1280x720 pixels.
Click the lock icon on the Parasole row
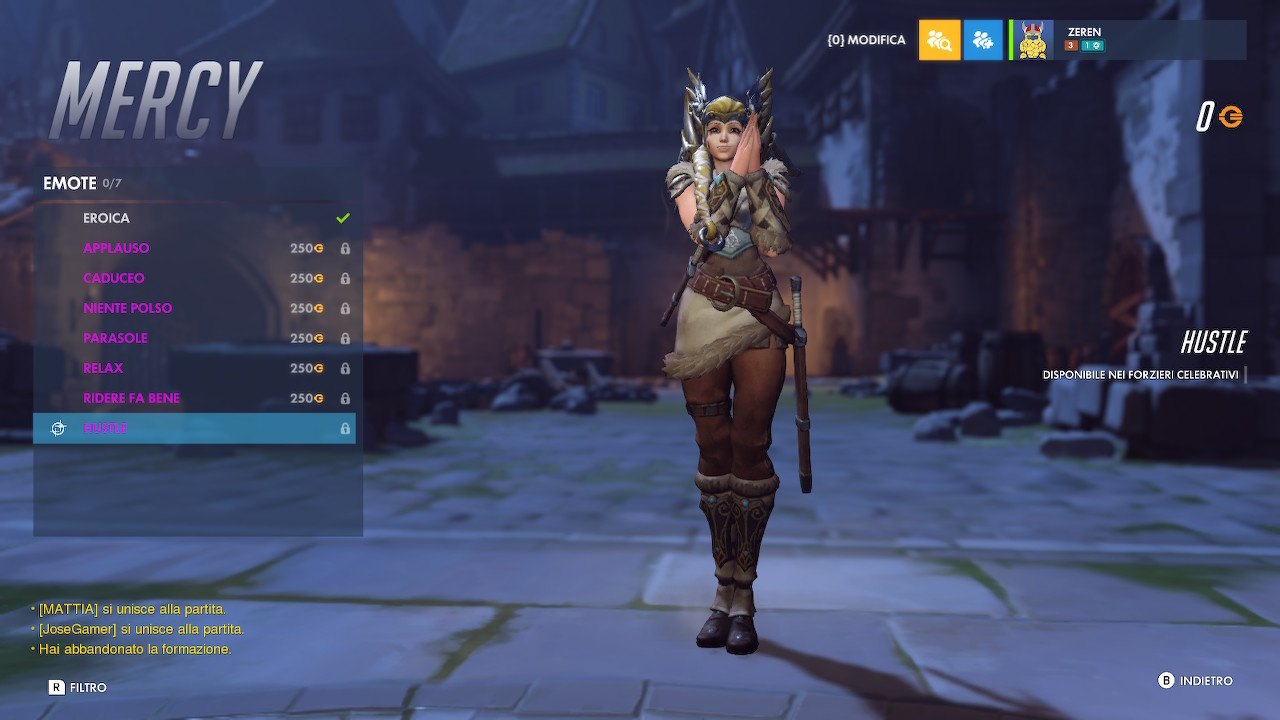pyautogui.click(x=345, y=338)
